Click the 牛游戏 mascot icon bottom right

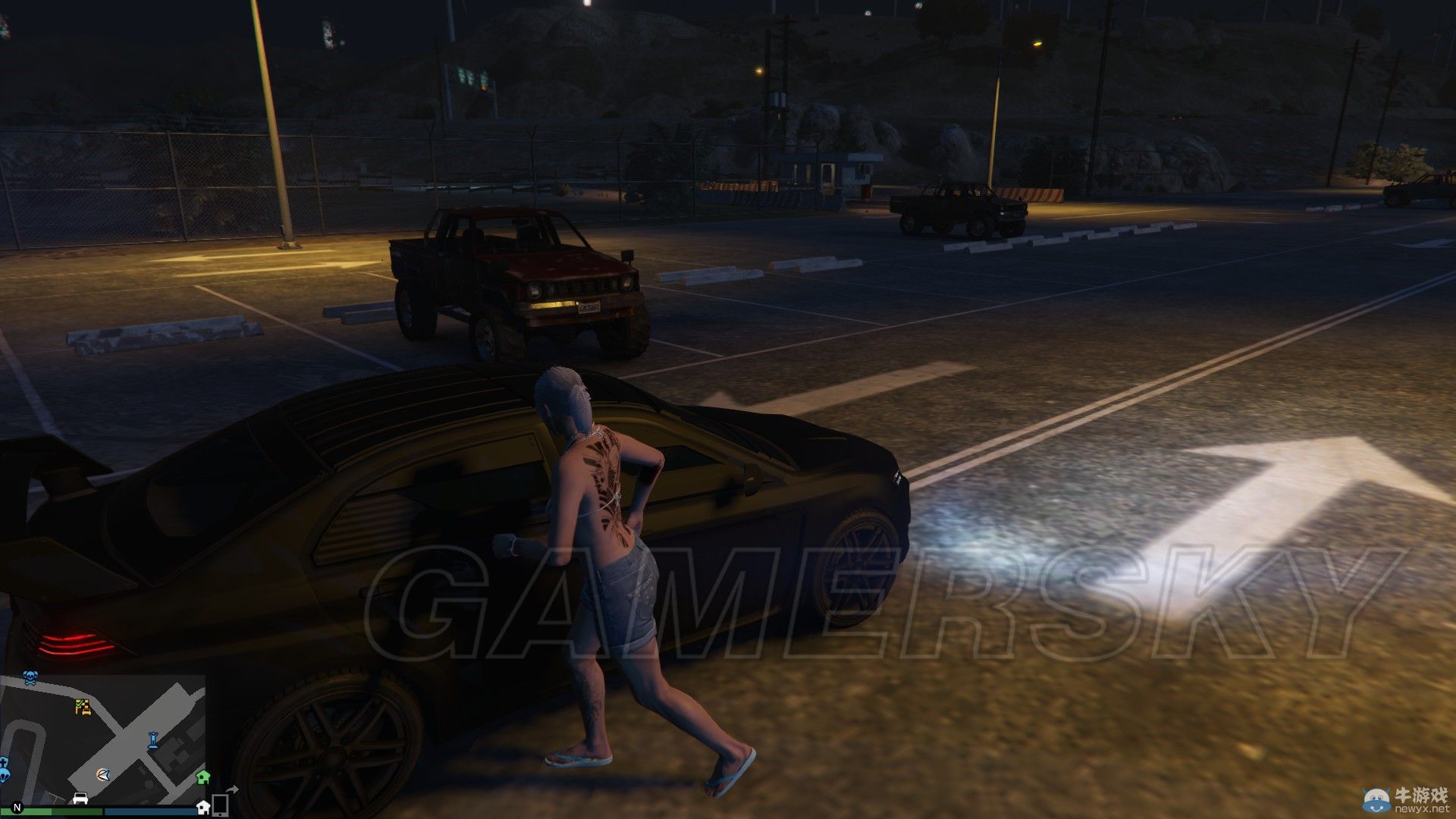coord(1376,799)
